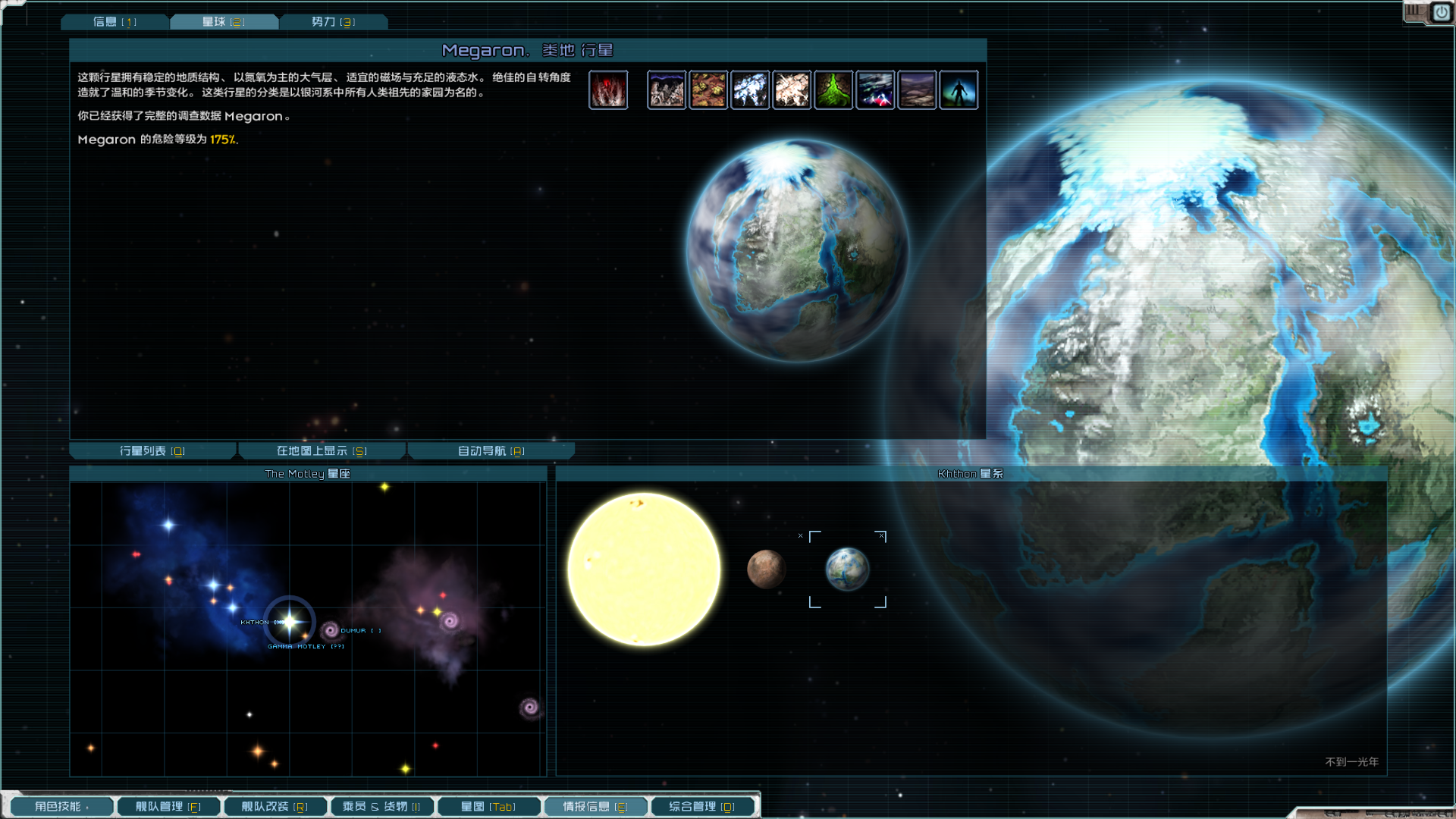Select the brown barren planet in Khthon system
Viewport: 1456px width, 819px height.
(x=766, y=569)
